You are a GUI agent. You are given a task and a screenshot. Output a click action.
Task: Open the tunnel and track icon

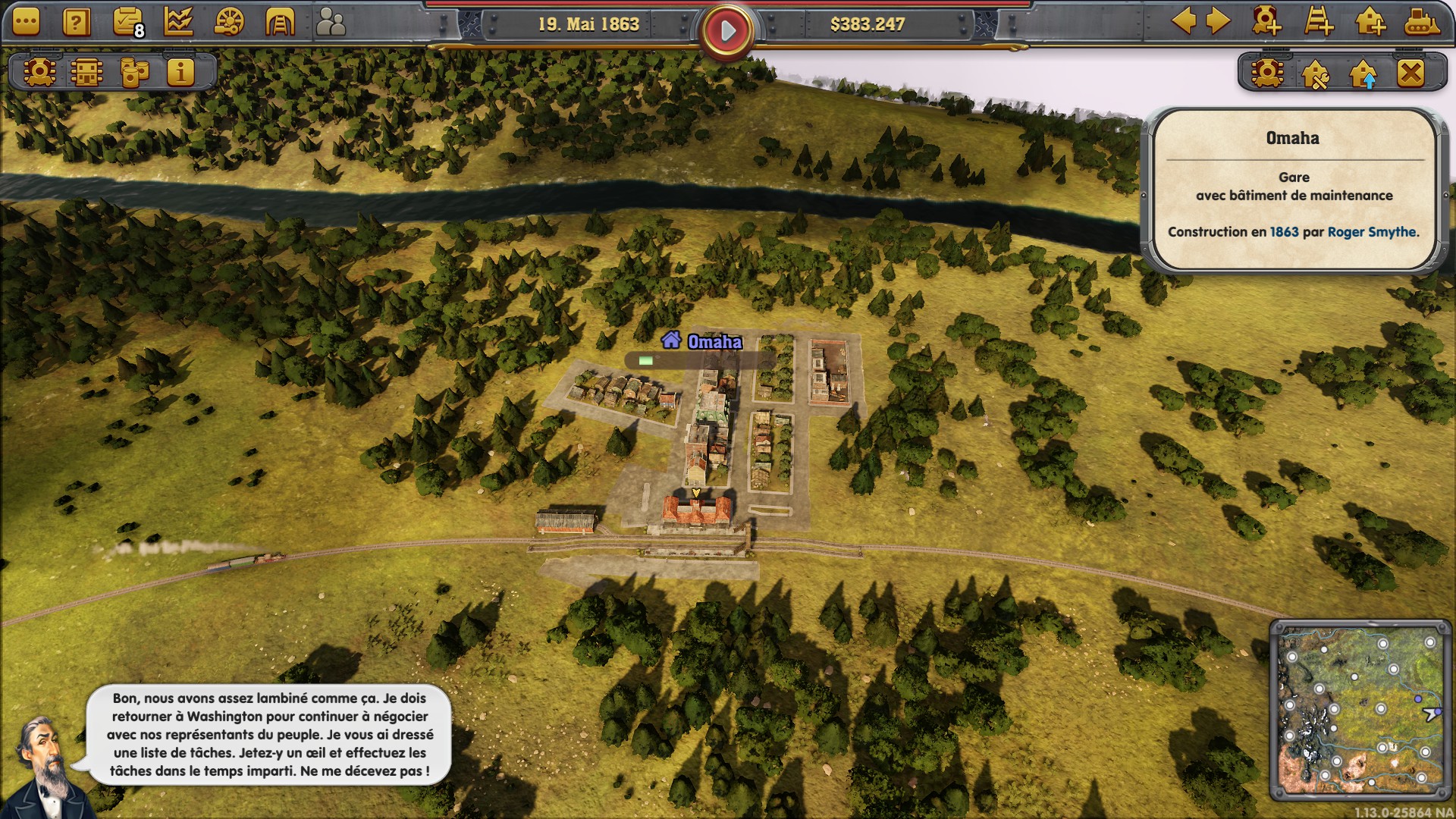pyautogui.click(x=280, y=23)
